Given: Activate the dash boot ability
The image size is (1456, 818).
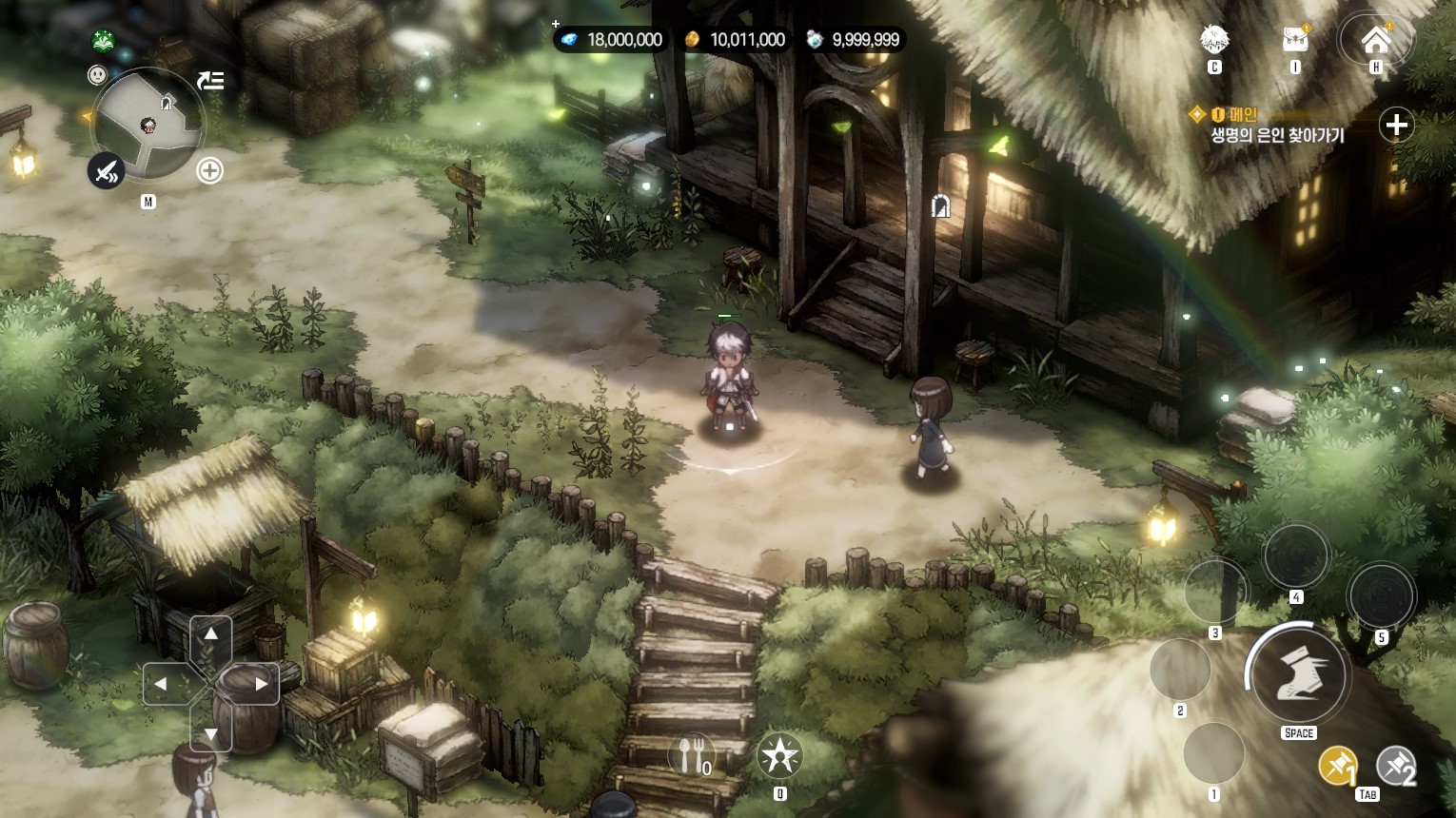Looking at the screenshot, I should 1298,675.
